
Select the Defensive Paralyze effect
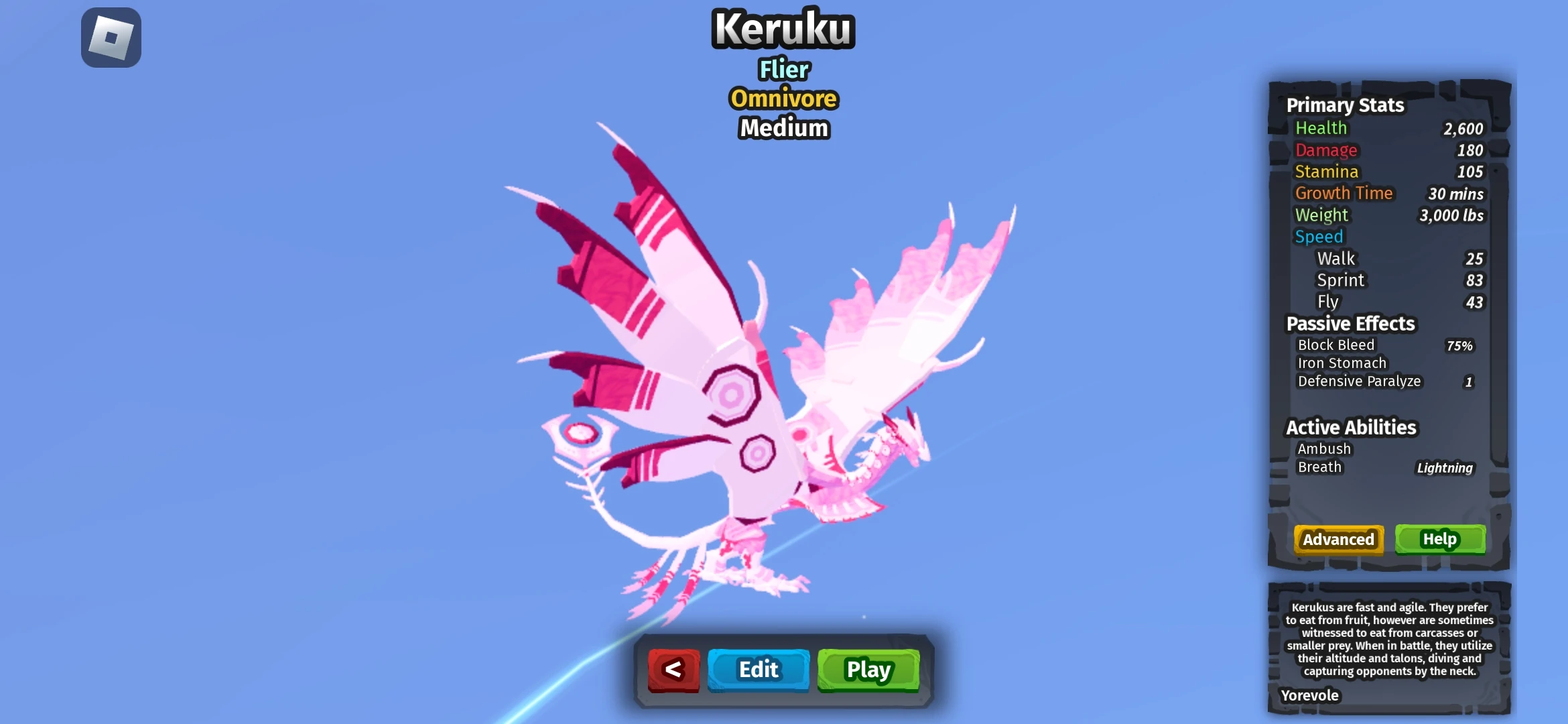coord(1359,381)
